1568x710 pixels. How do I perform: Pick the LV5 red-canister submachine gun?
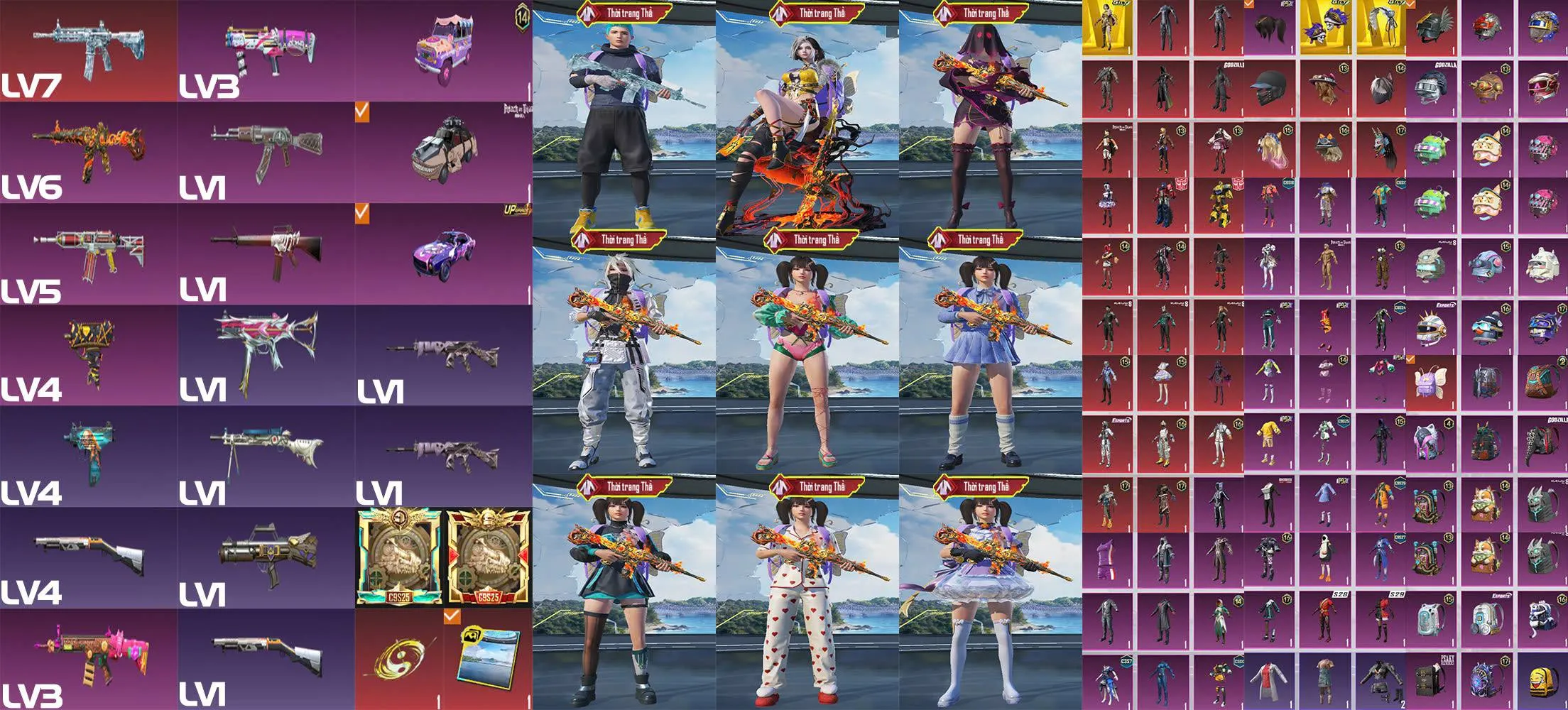pyautogui.click(x=89, y=252)
